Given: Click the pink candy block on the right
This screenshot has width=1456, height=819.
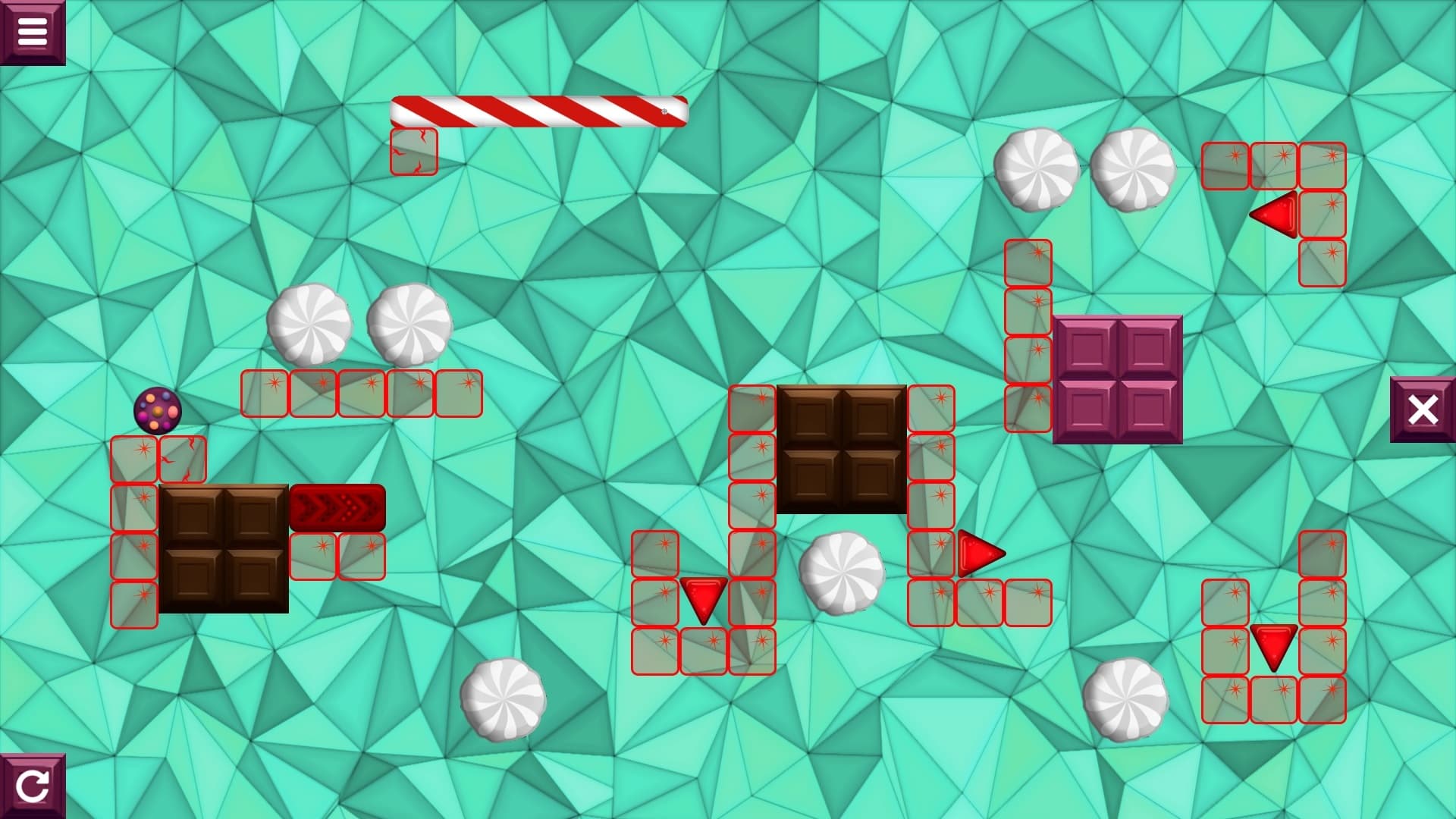Looking at the screenshot, I should click(1116, 379).
